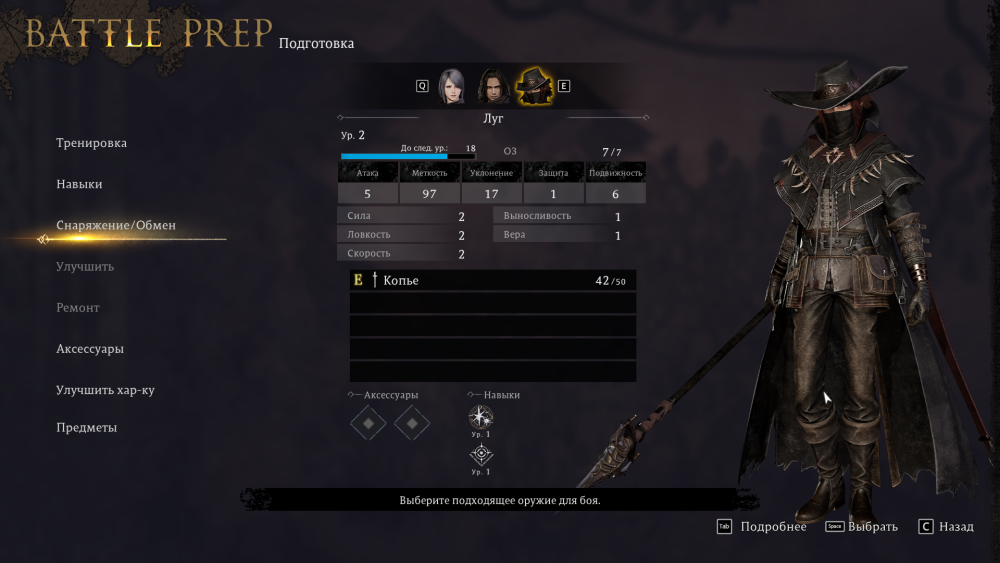Select Улучшить хар-ку menu option
1000x563 pixels.
pos(105,390)
